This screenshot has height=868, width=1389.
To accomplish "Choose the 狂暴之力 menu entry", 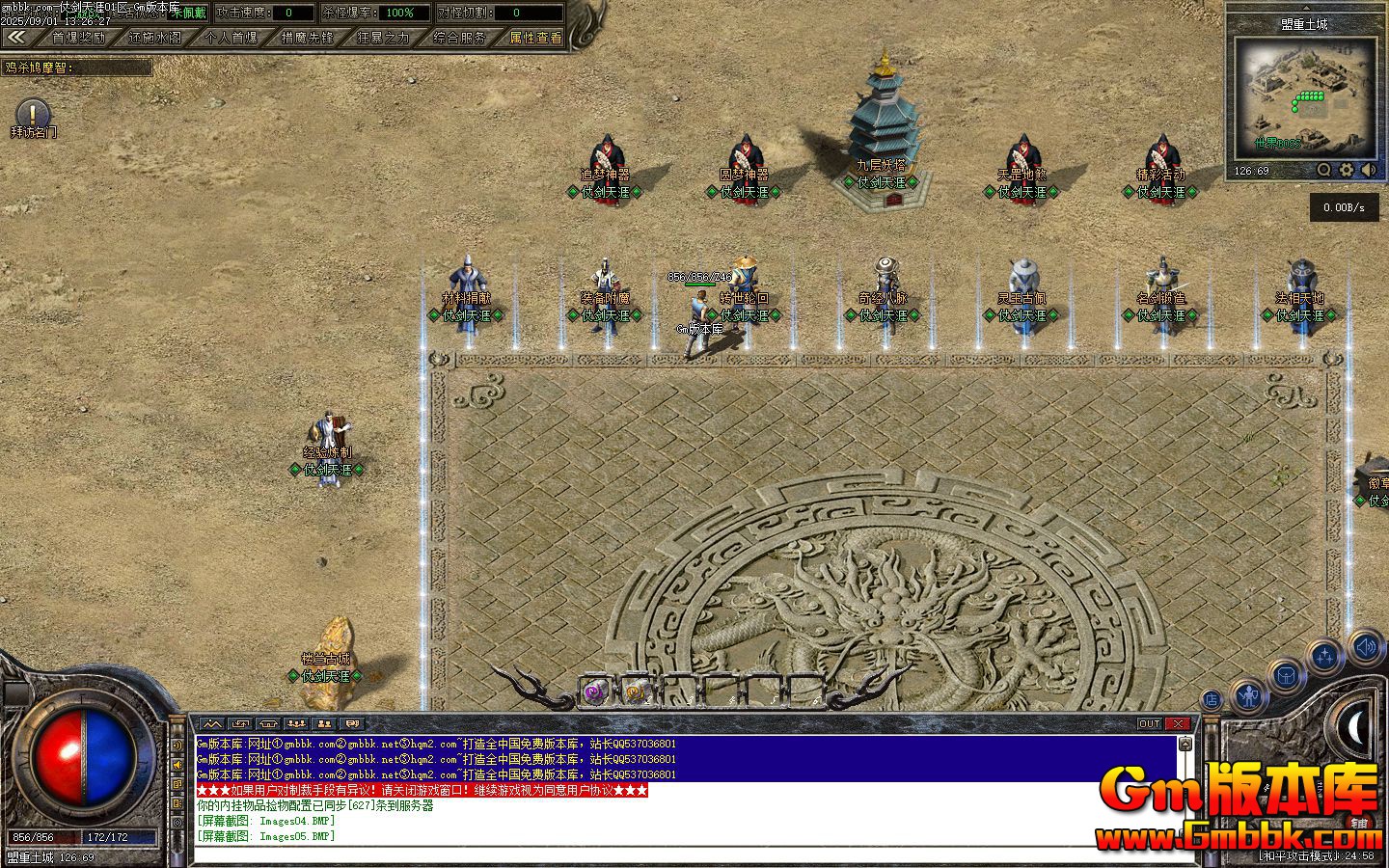I will click(x=383, y=38).
